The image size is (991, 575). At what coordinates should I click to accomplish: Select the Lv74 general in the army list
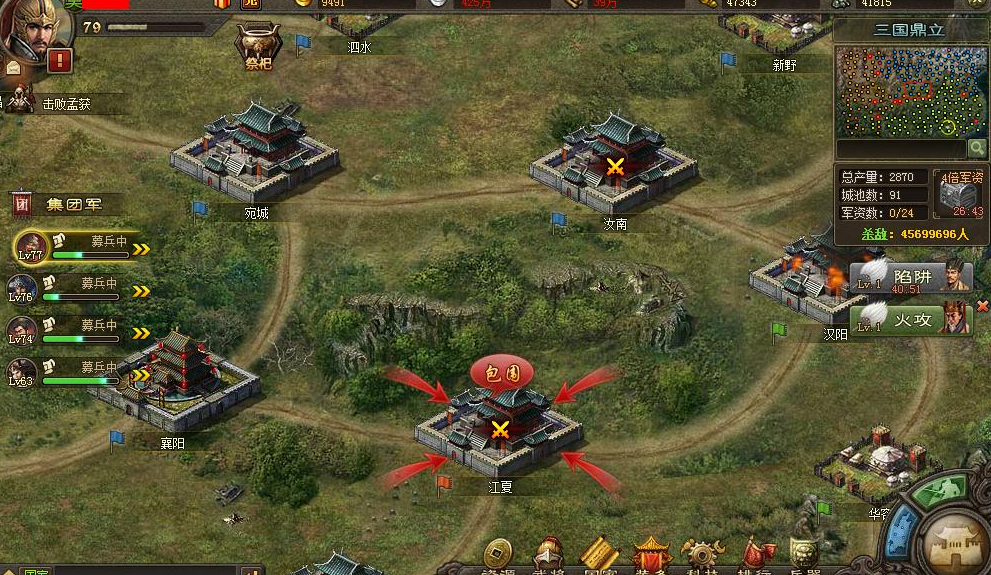pyautogui.click(x=22, y=331)
